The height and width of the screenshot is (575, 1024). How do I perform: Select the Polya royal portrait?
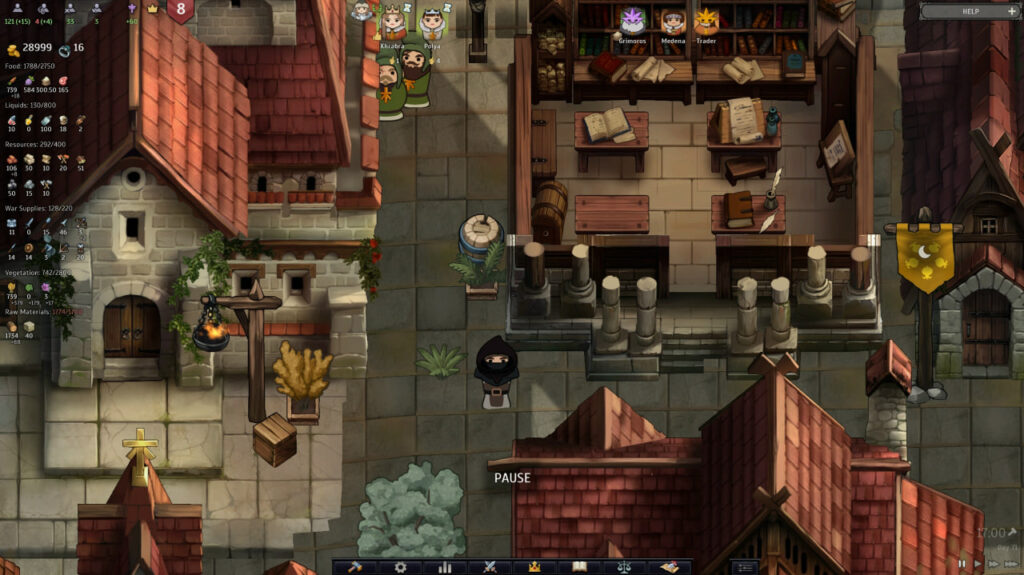(x=432, y=22)
